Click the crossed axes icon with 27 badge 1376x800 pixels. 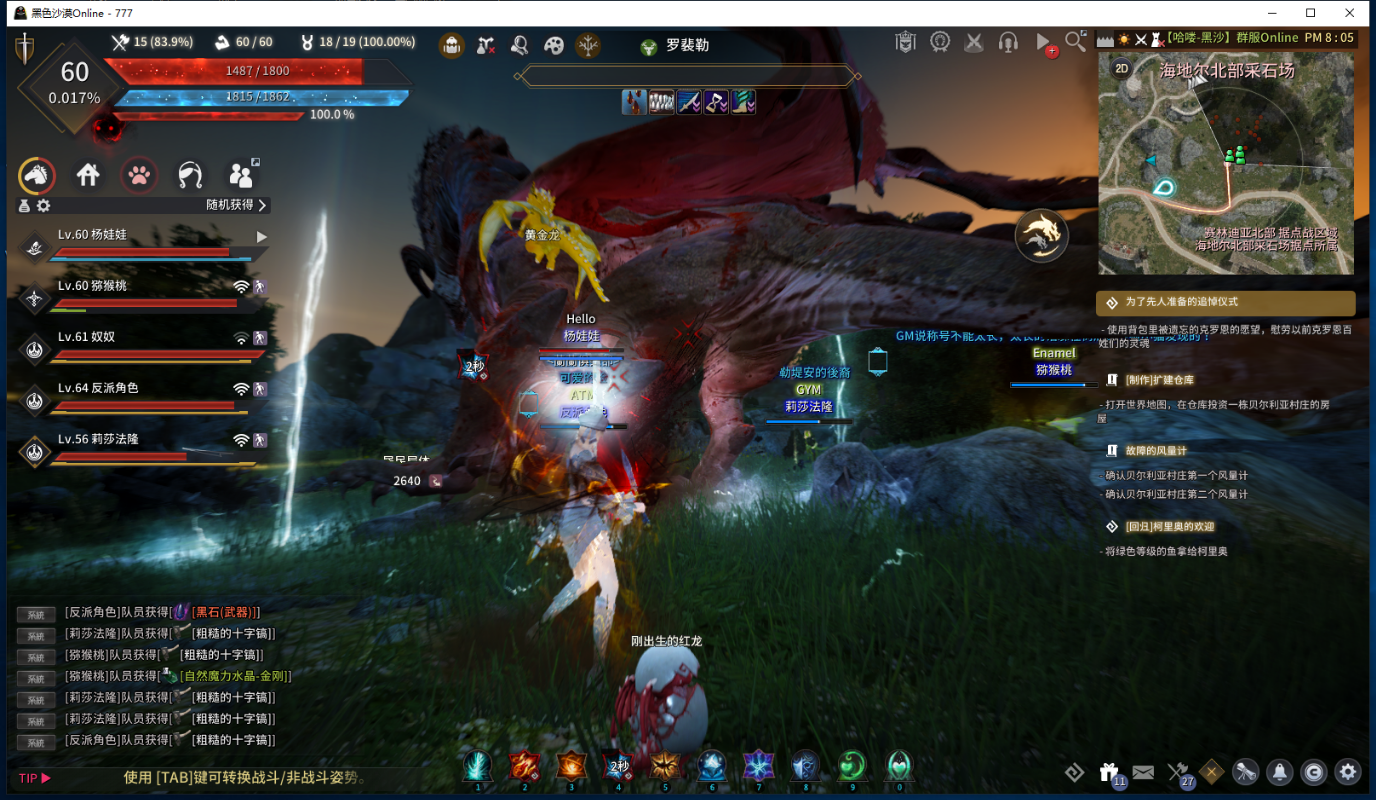click(1178, 772)
